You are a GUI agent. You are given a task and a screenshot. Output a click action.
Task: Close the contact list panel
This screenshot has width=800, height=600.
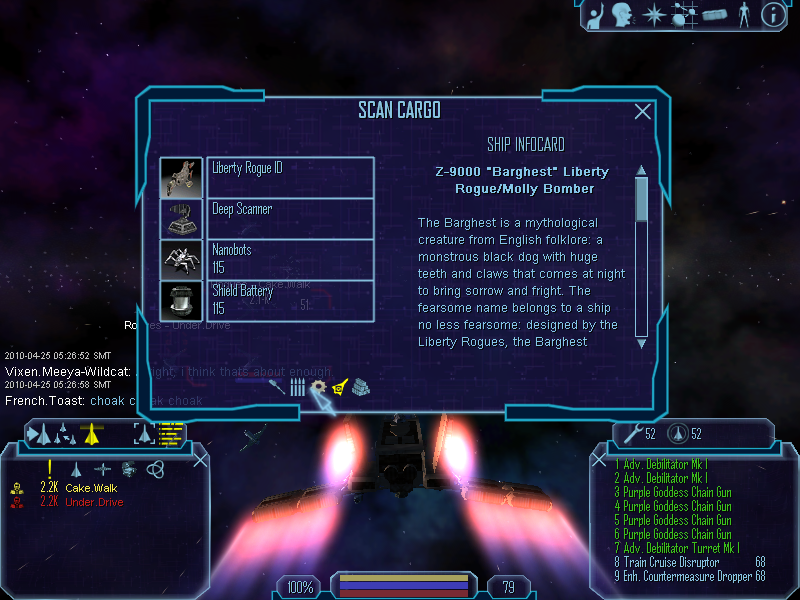tap(200, 460)
